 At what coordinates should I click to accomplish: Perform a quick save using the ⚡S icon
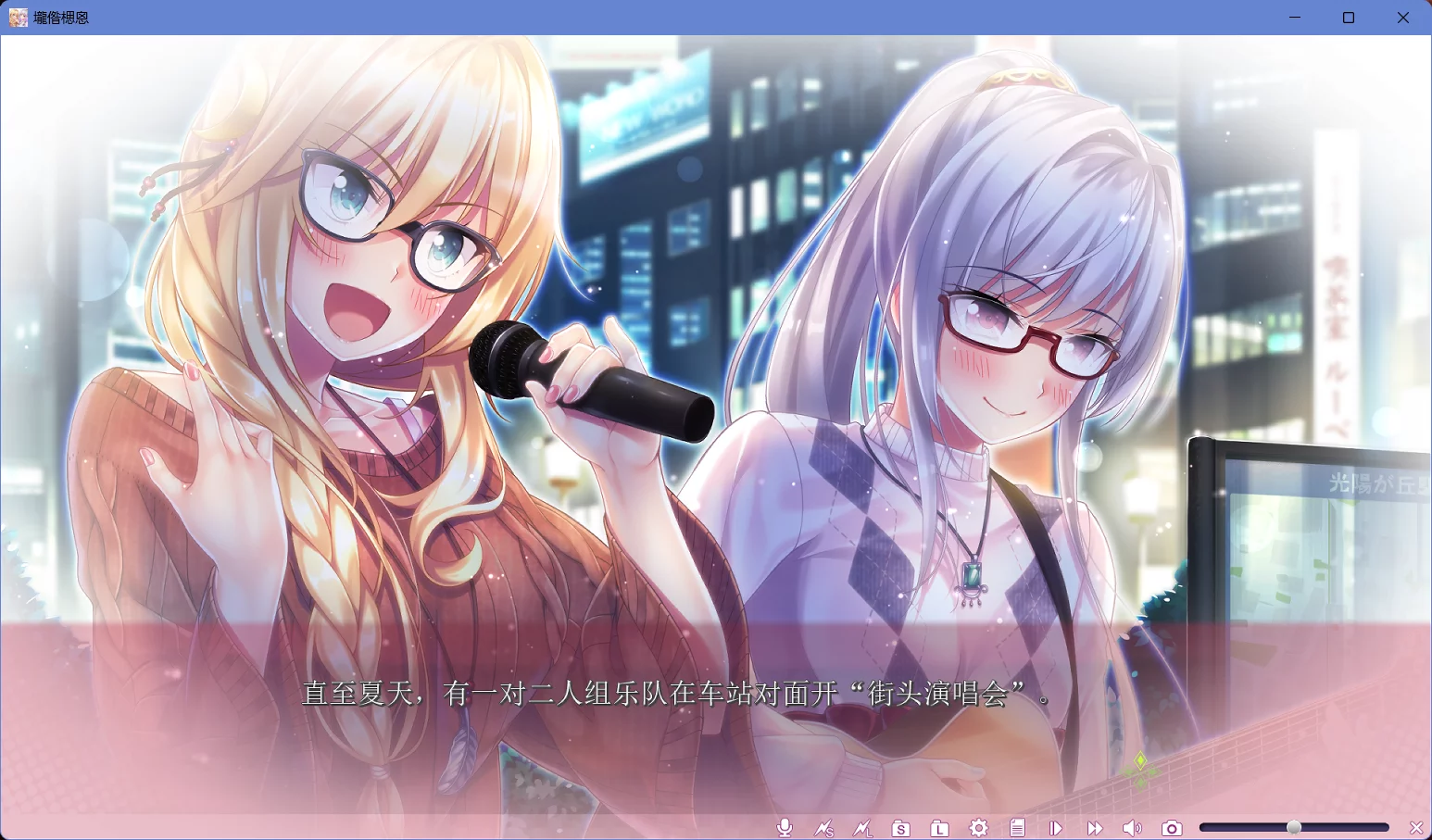point(824,828)
